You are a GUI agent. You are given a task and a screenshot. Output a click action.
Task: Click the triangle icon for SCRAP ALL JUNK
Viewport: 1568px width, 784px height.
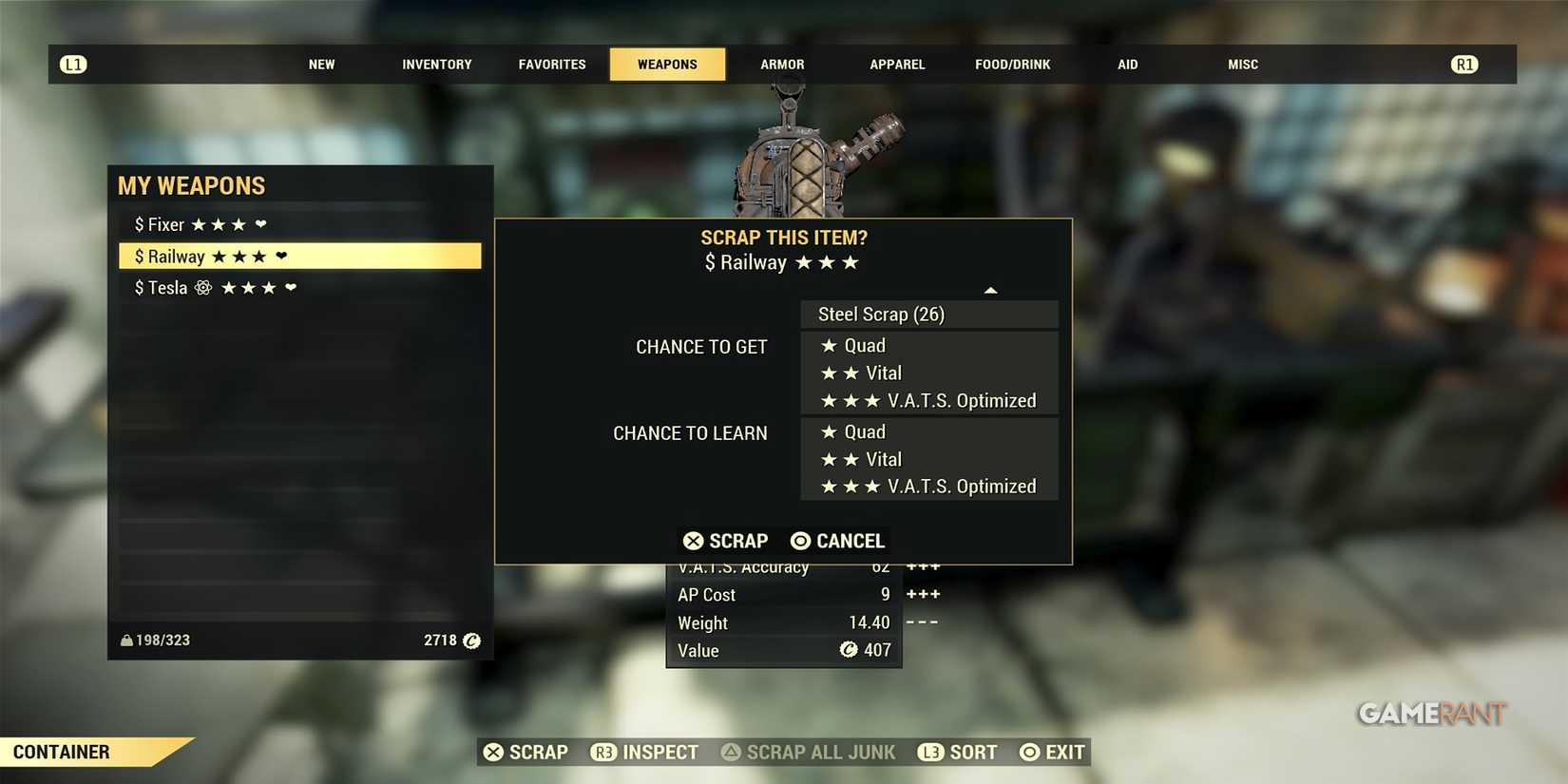(x=730, y=752)
